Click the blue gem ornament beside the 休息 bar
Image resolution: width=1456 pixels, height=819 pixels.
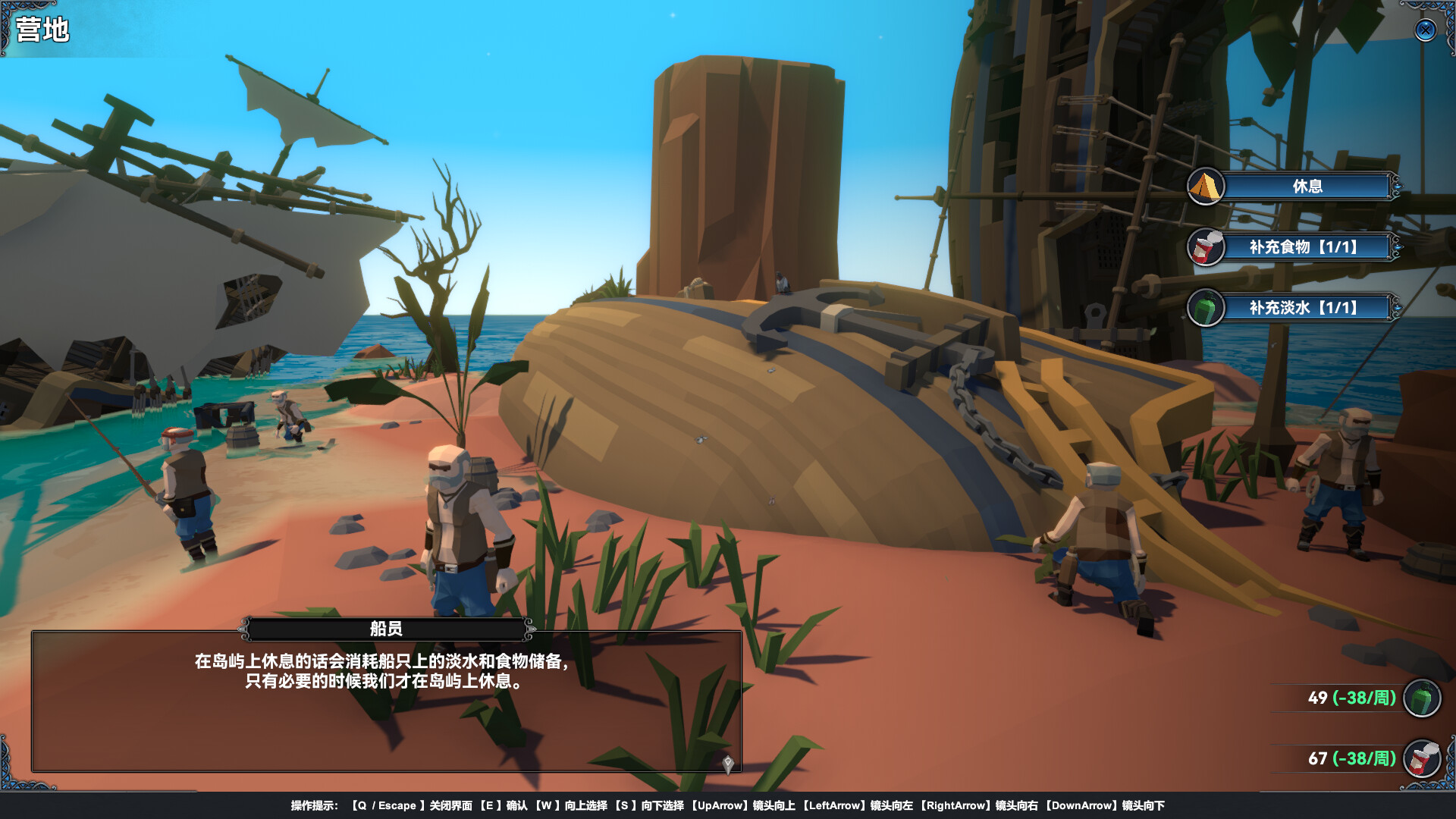(1398, 187)
